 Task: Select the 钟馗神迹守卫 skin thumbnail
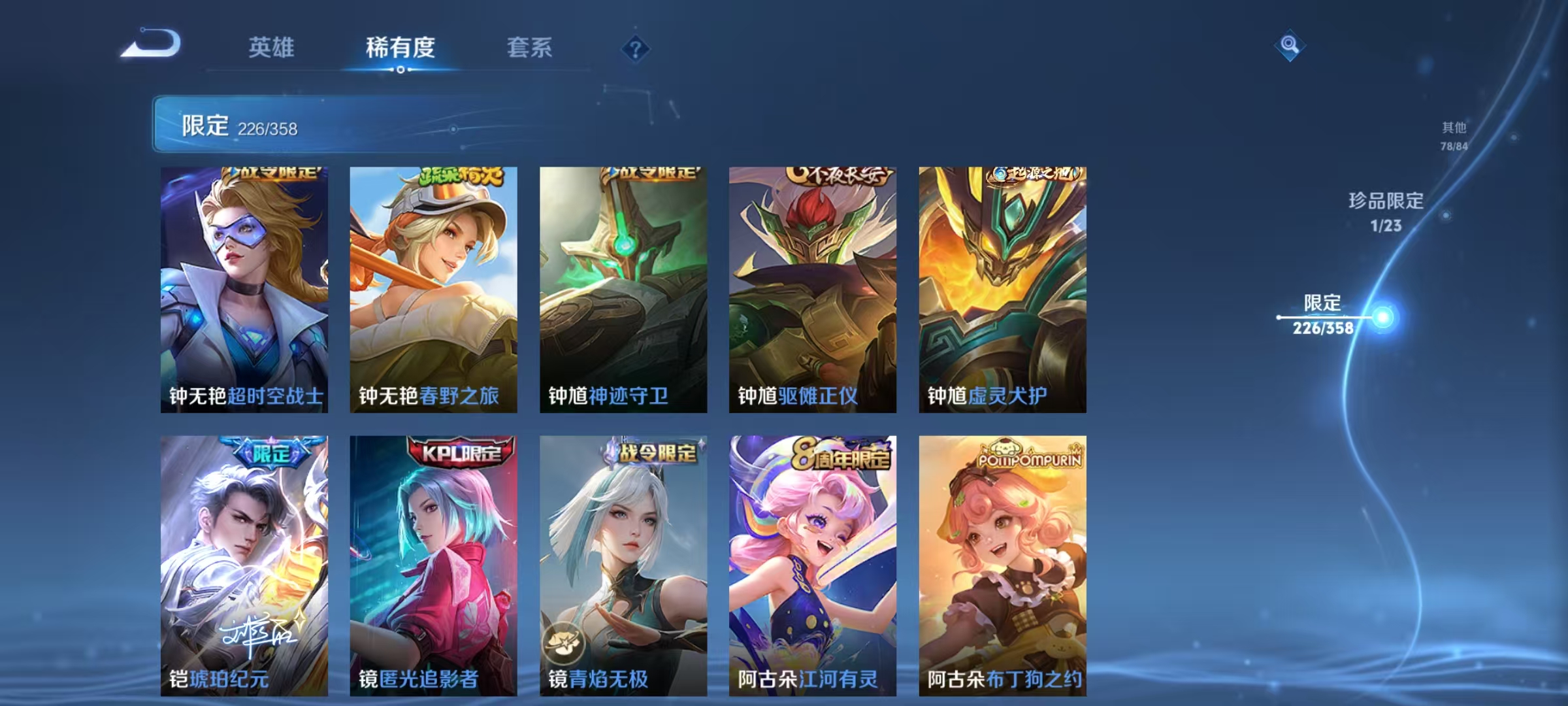[x=623, y=288]
